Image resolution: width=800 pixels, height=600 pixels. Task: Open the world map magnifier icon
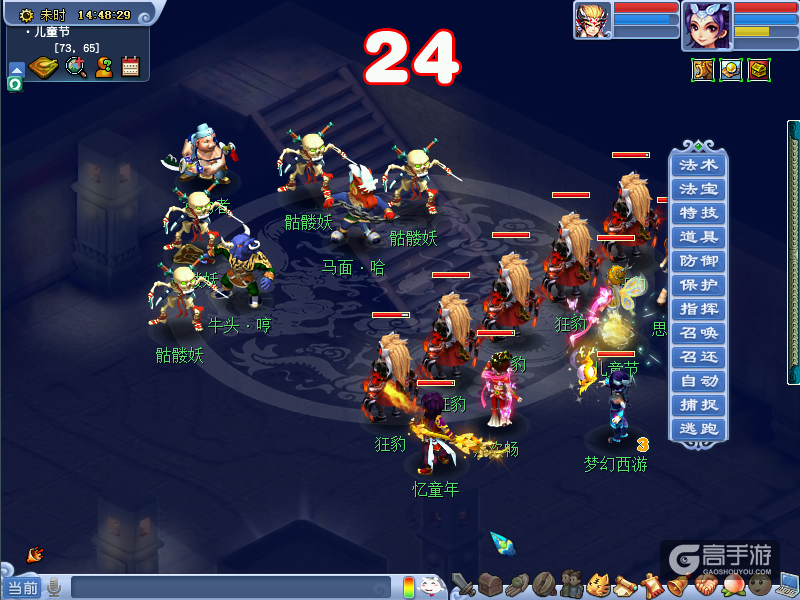76,67
